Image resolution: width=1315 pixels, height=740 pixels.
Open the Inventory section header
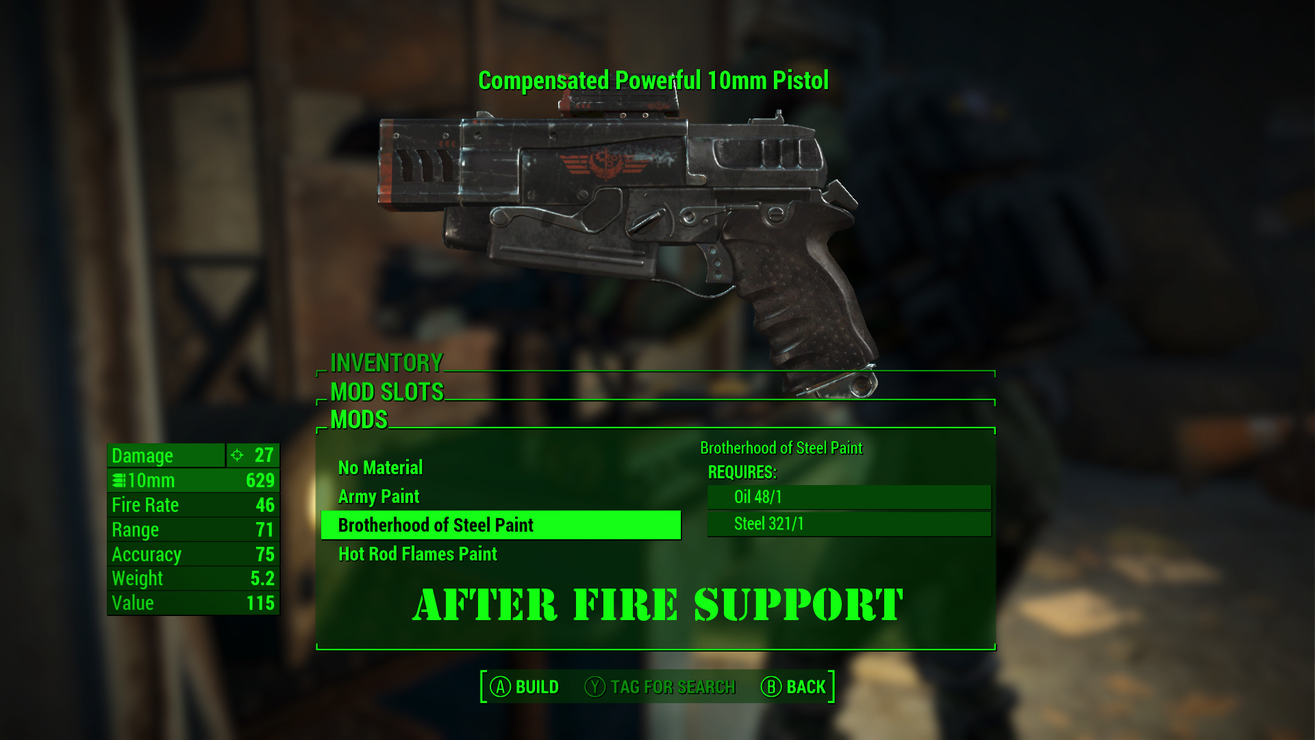click(x=386, y=362)
